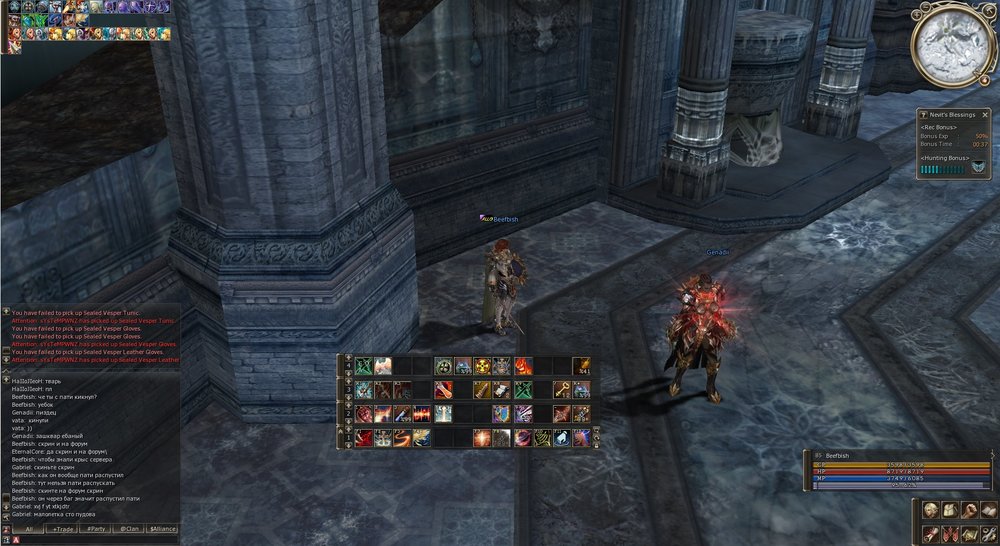Viewport: 1000px width, 546px height.
Task: Open the clan menu with red flags icon
Action: pos(950,533)
